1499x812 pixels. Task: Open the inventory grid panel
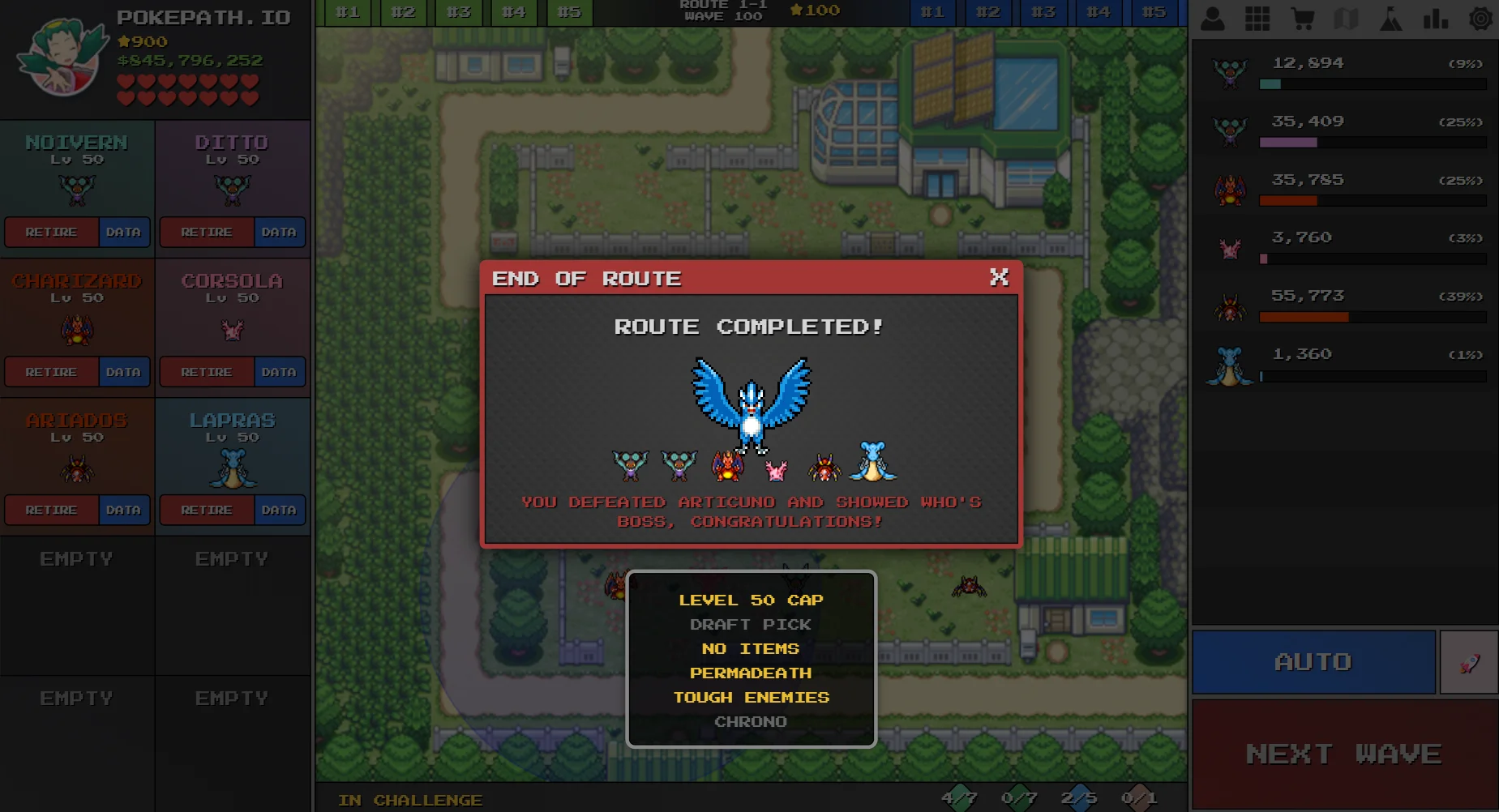(1257, 18)
